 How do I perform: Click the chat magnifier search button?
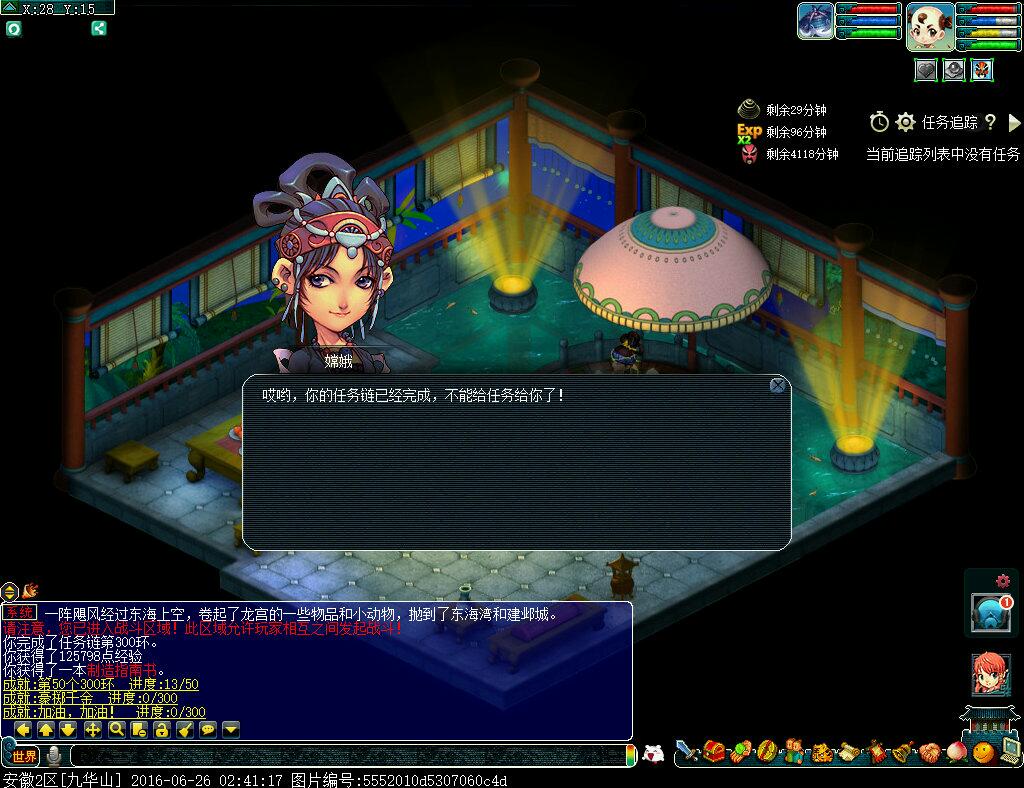pos(116,730)
